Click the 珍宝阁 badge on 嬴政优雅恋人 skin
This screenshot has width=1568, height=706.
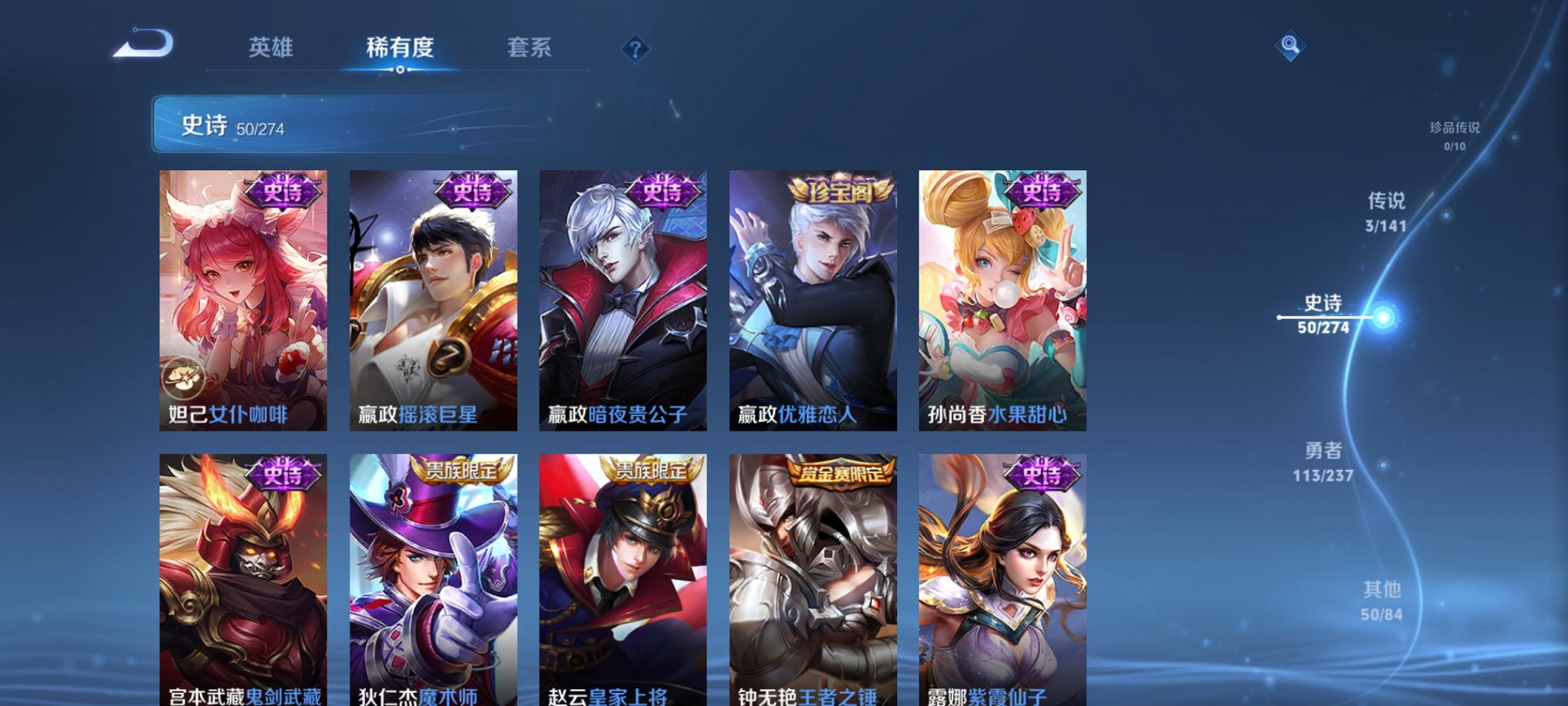(841, 193)
